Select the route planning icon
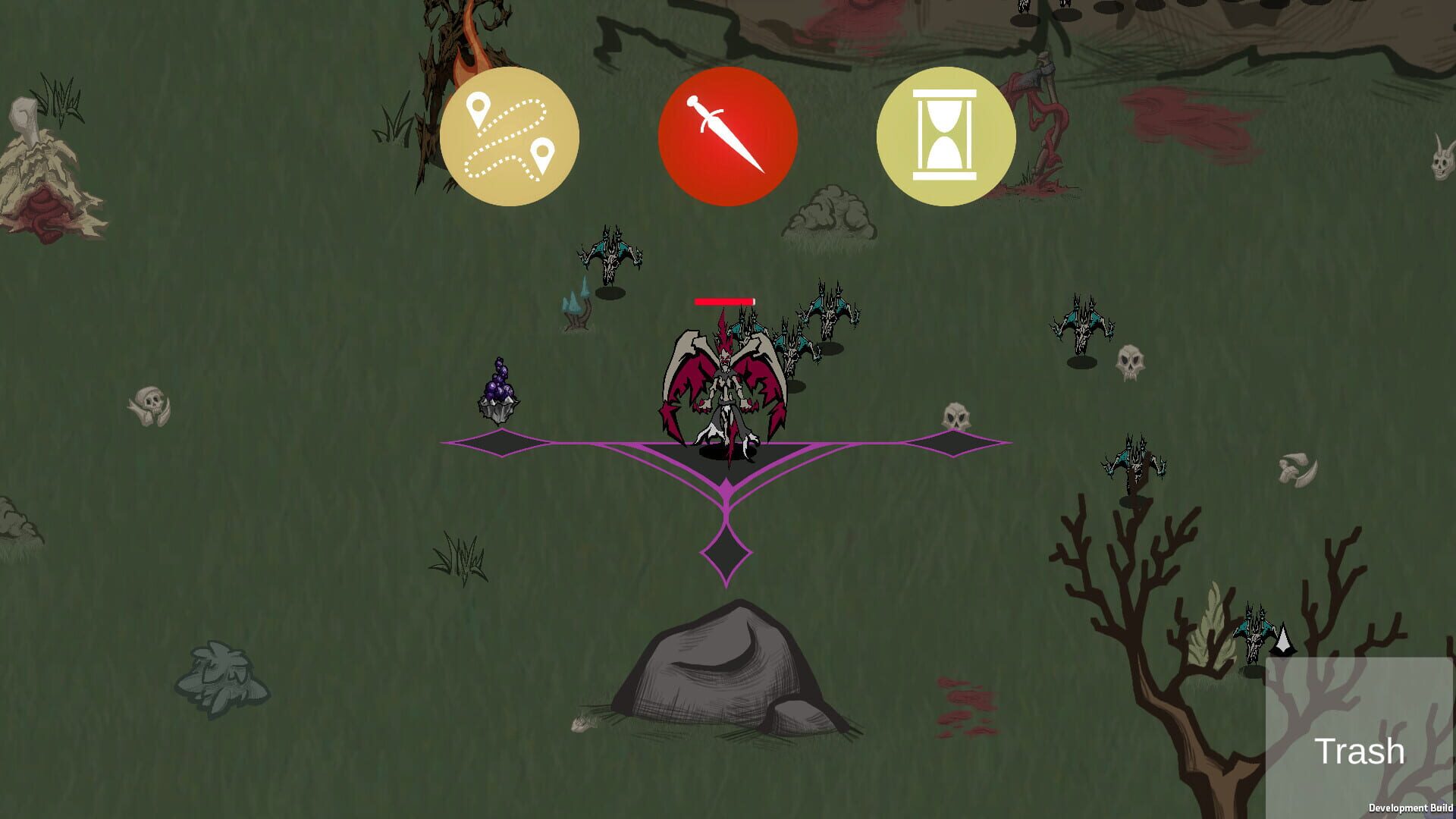 511,134
